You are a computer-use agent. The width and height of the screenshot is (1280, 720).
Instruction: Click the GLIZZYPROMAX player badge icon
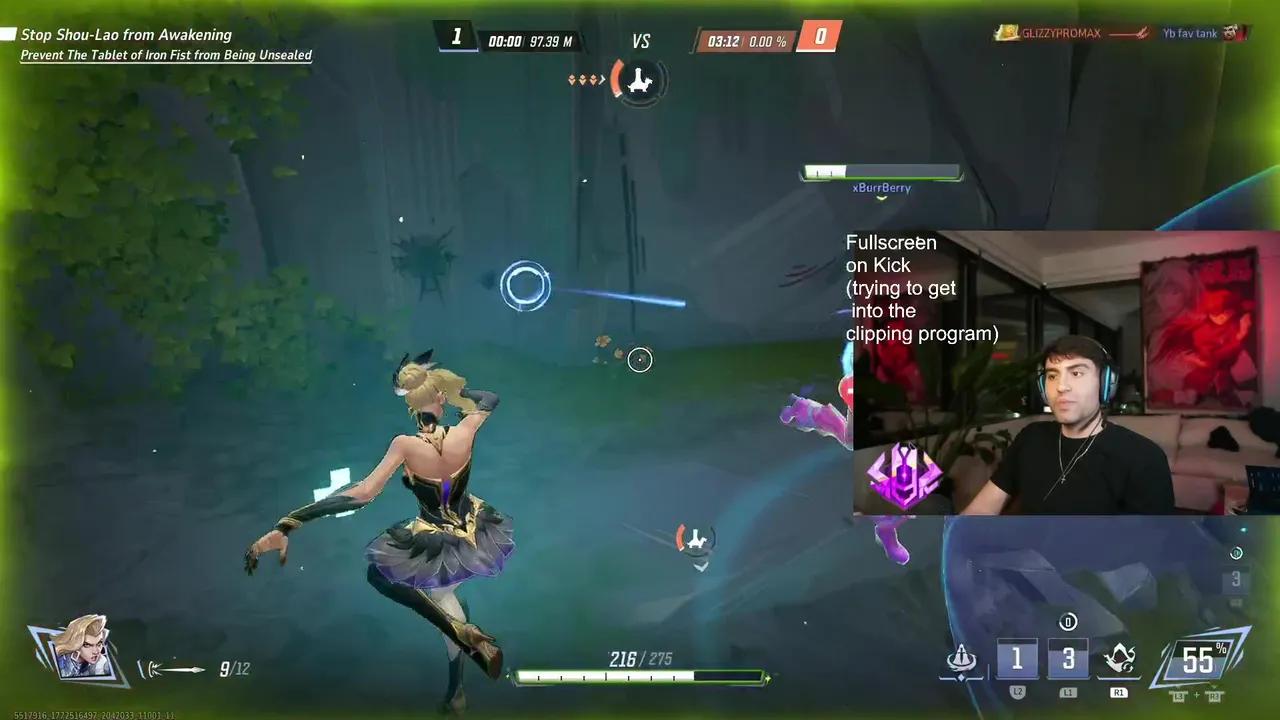pos(1008,33)
